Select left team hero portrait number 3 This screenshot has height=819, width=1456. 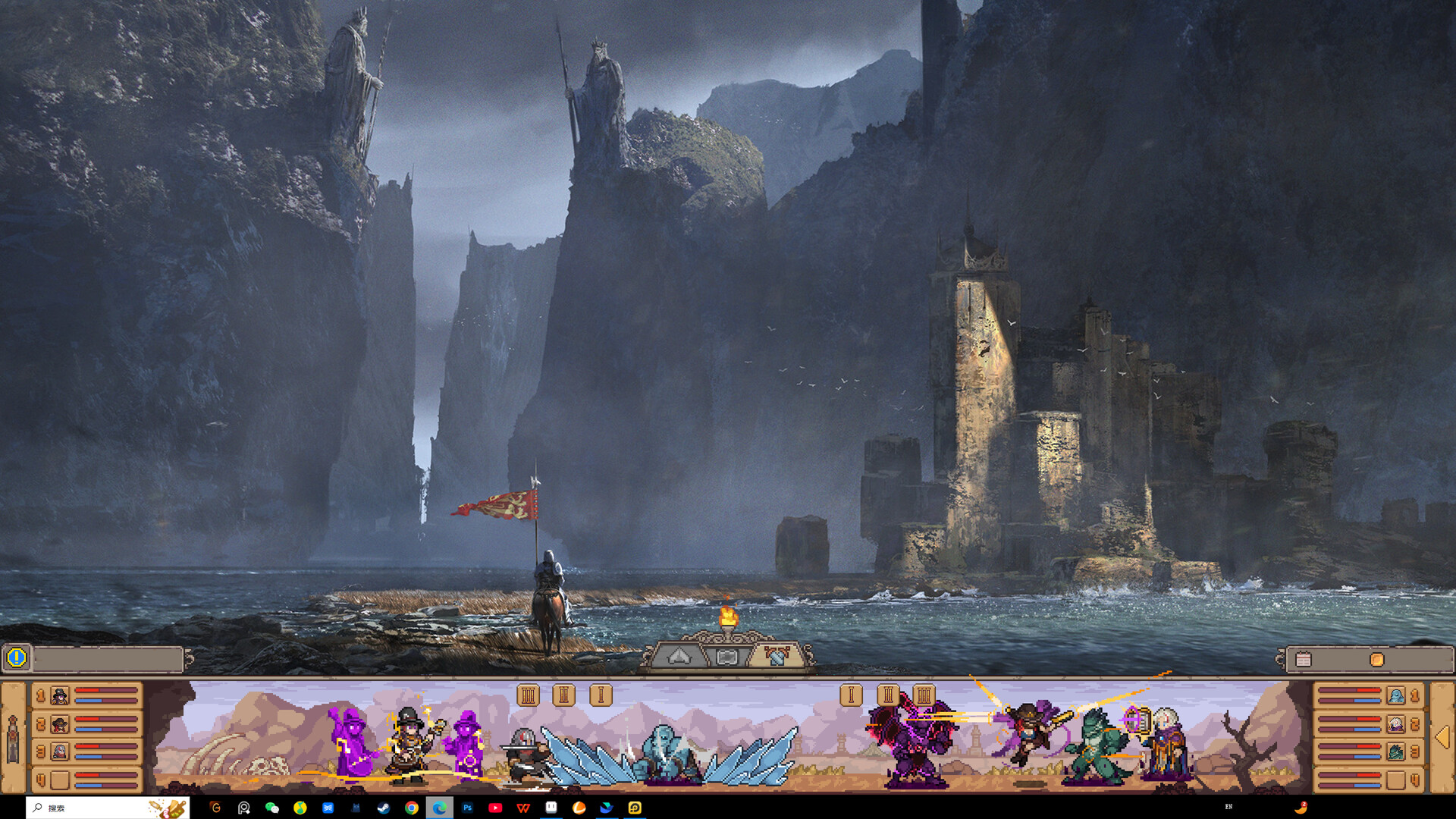60,752
